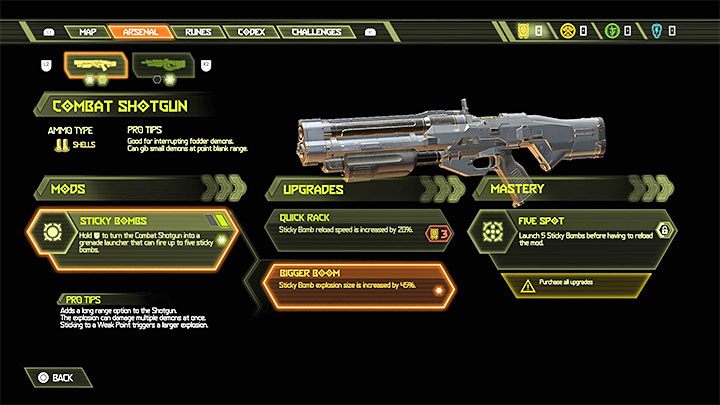This screenshot has width=720, height=405.
Task: Open the Codex tab
Action: click(250, 31)
